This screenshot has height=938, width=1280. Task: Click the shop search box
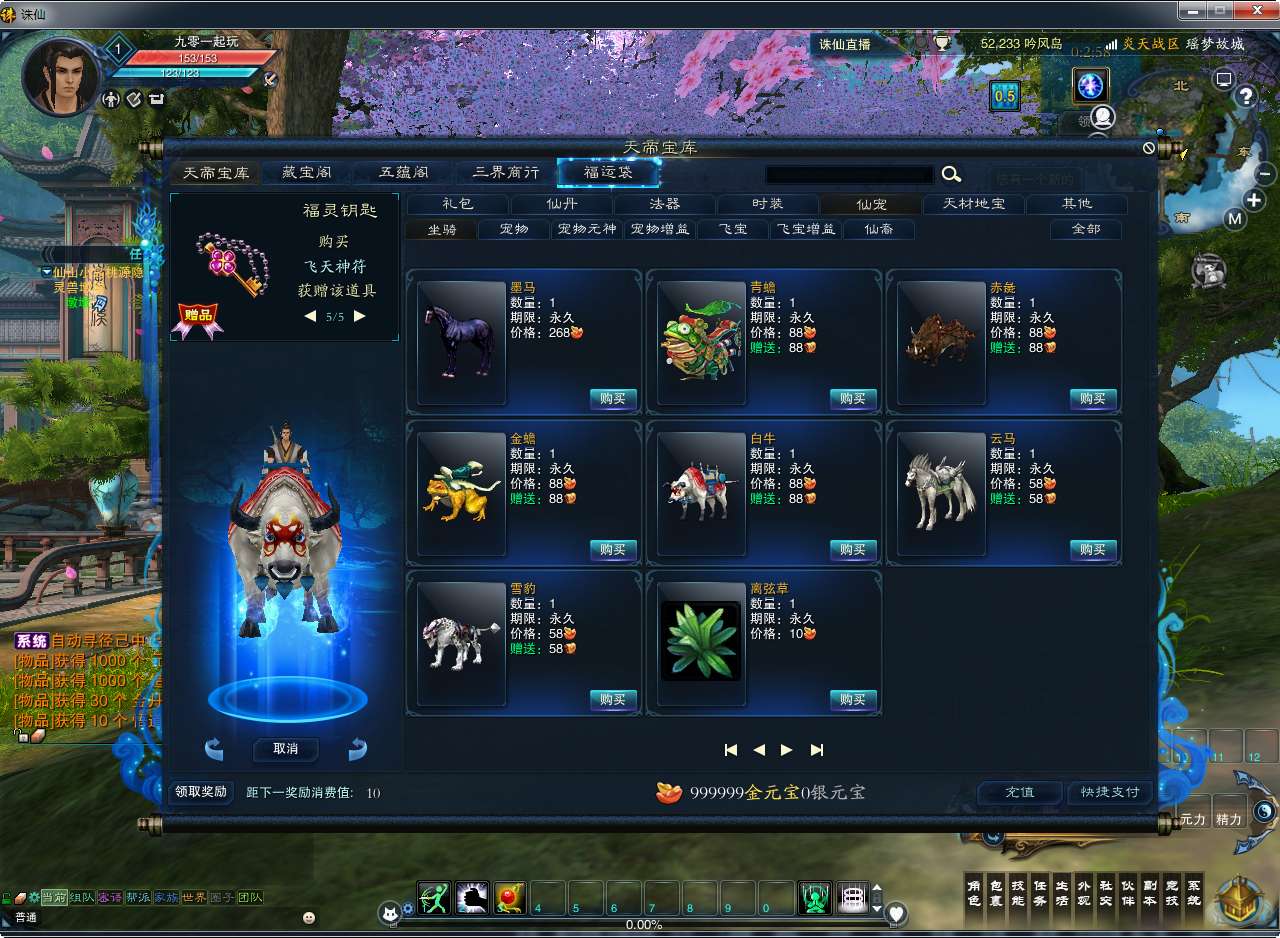[x=849, y=174]
